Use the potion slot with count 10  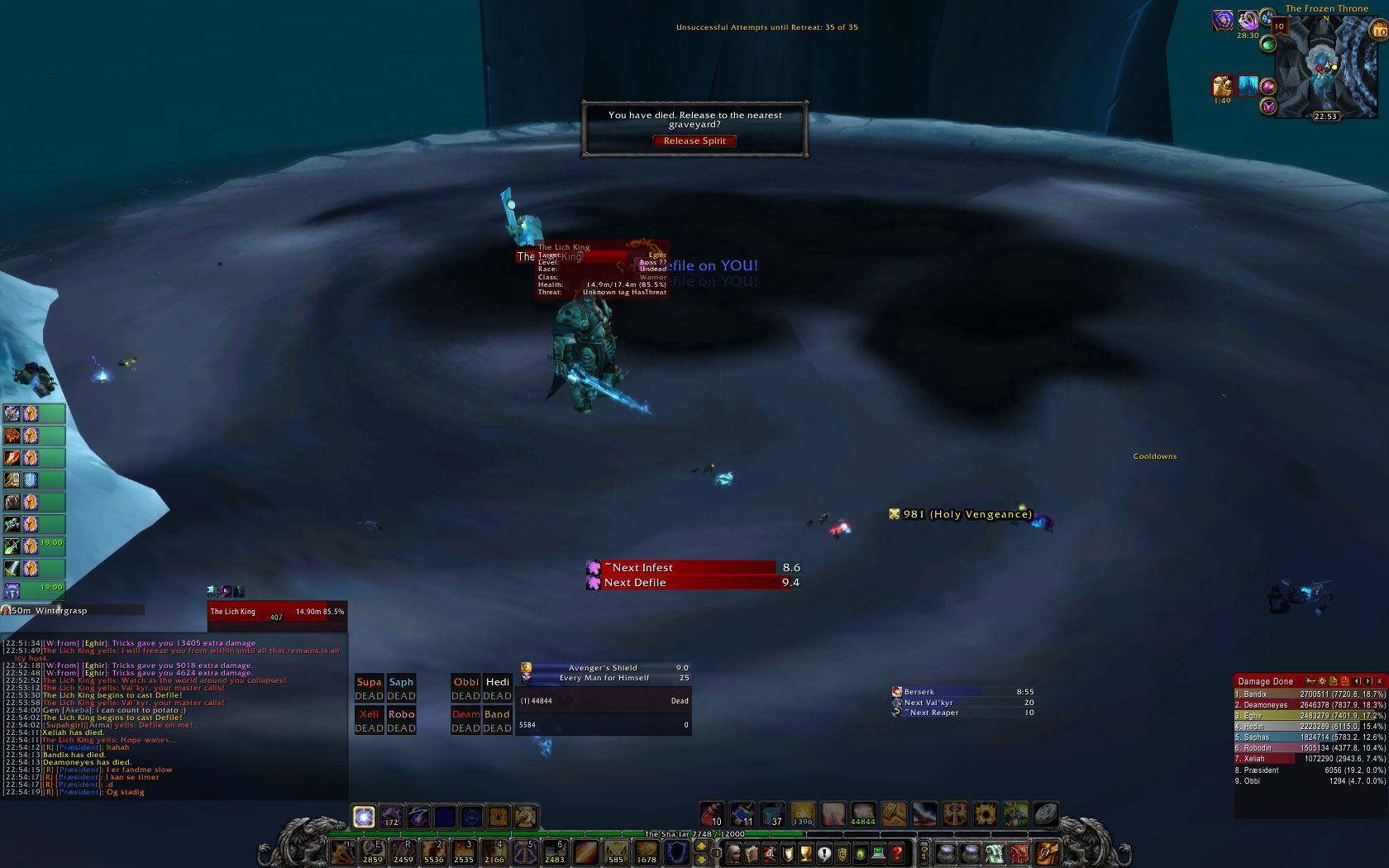pos(711,814)
